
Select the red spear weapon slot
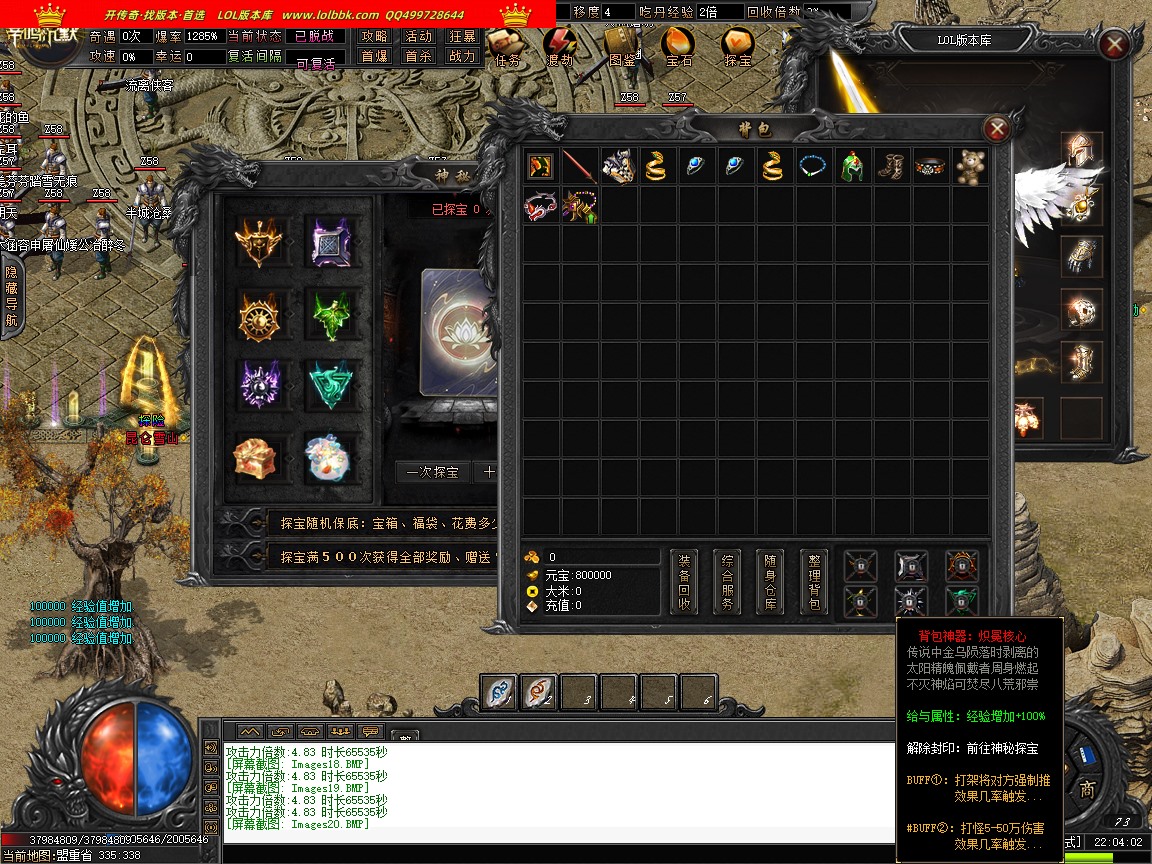[579, 166]
